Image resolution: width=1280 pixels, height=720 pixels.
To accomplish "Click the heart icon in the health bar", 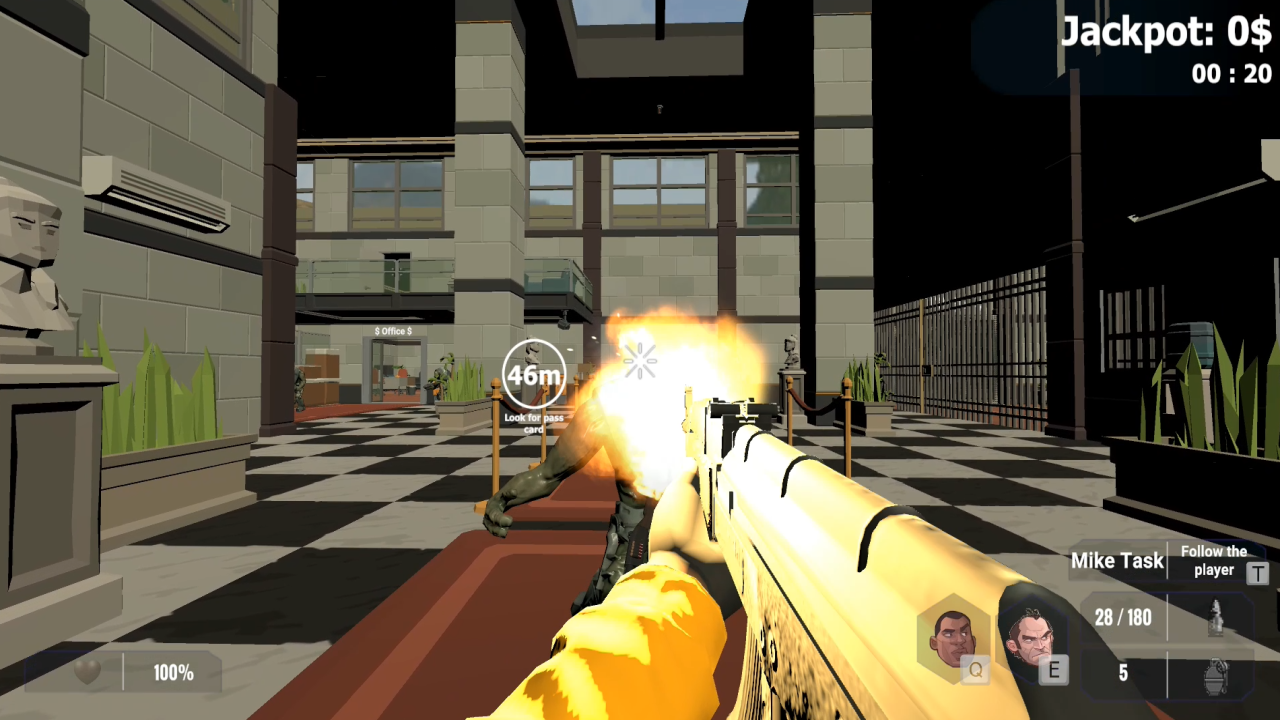I will click(x=87, y=673).
